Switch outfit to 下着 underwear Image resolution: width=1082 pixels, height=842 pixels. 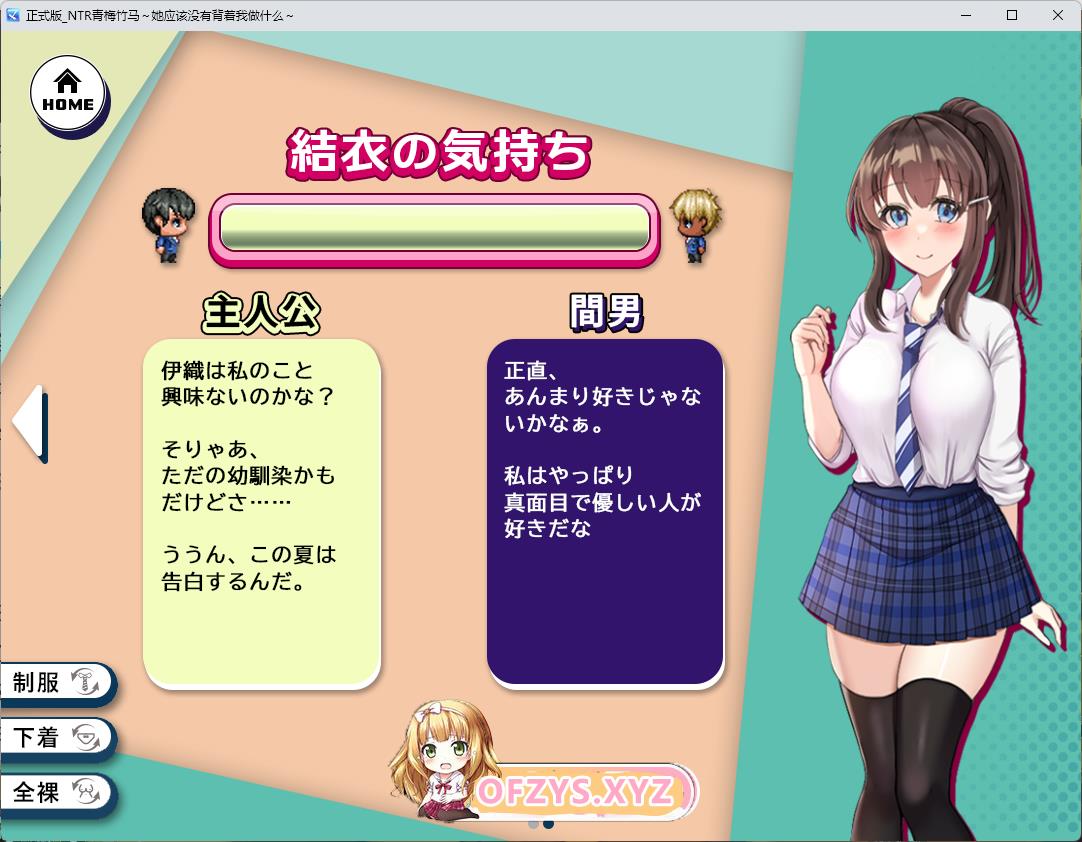55,738
